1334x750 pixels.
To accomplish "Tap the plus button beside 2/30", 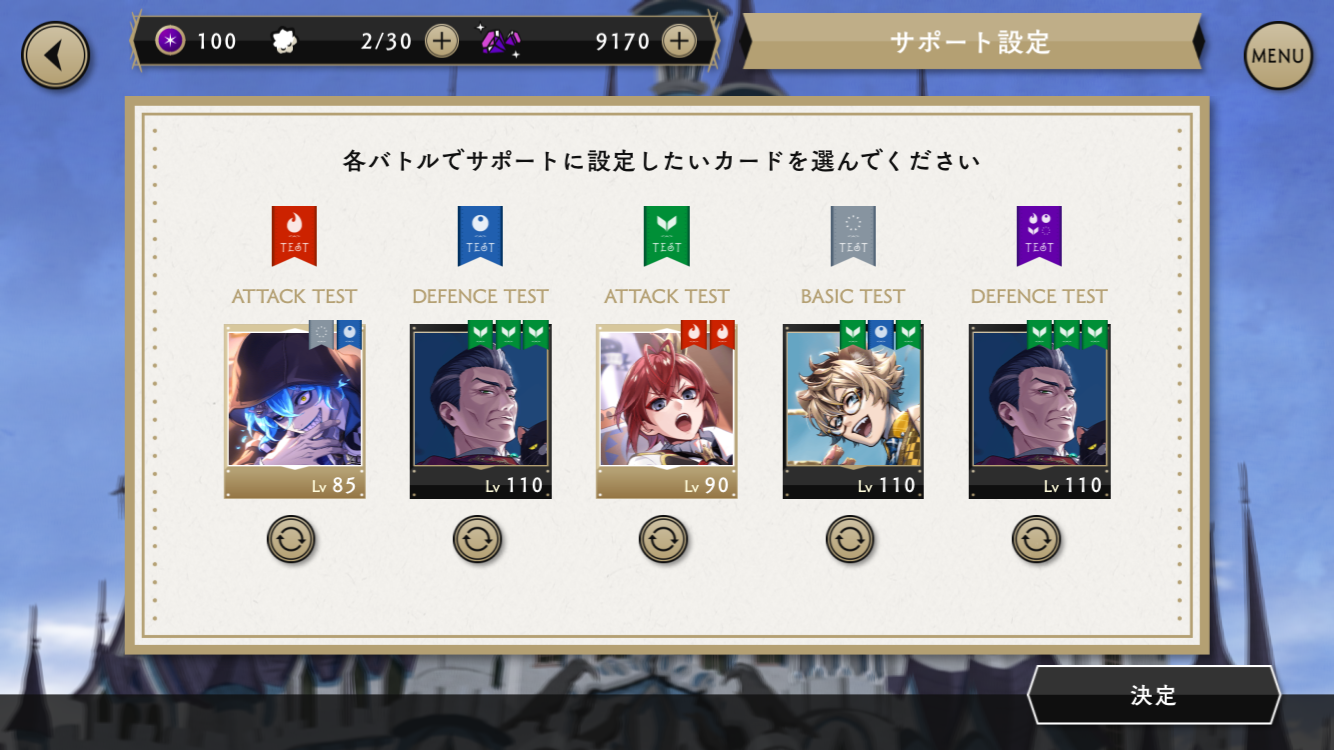I will point(441,41).
